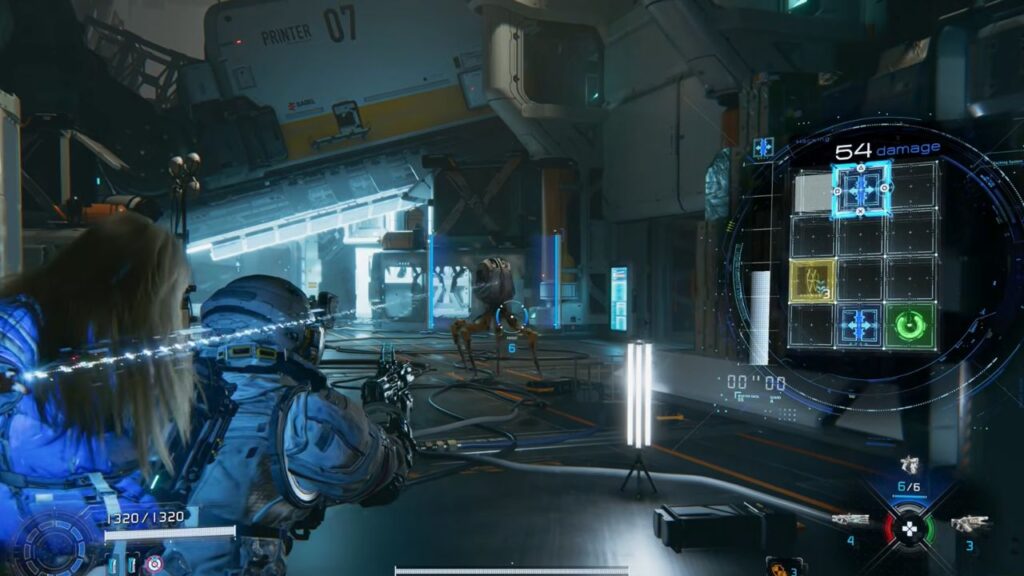Select the top weapon showing 6/6 ammo
The image size is (1024, 576).
pyautogui.click(x=909, y=465)
